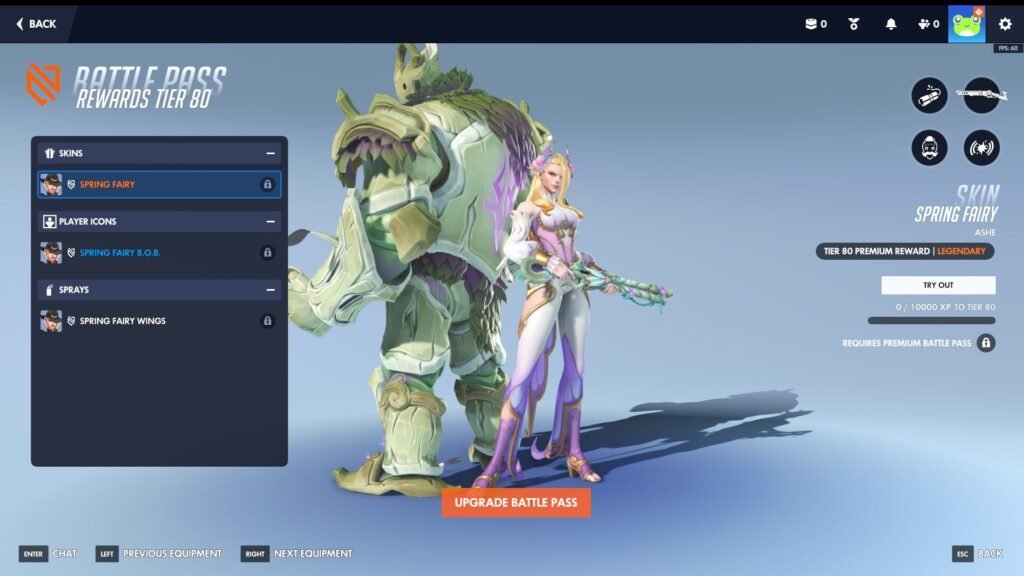Open the settings gear menu
1024x576 pixels.
1005,24
